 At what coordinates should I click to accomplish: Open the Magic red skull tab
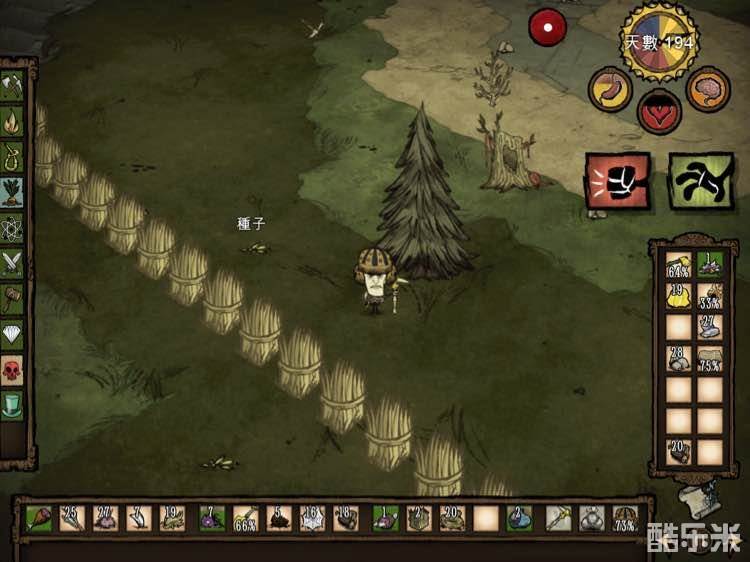pos(12,369)
